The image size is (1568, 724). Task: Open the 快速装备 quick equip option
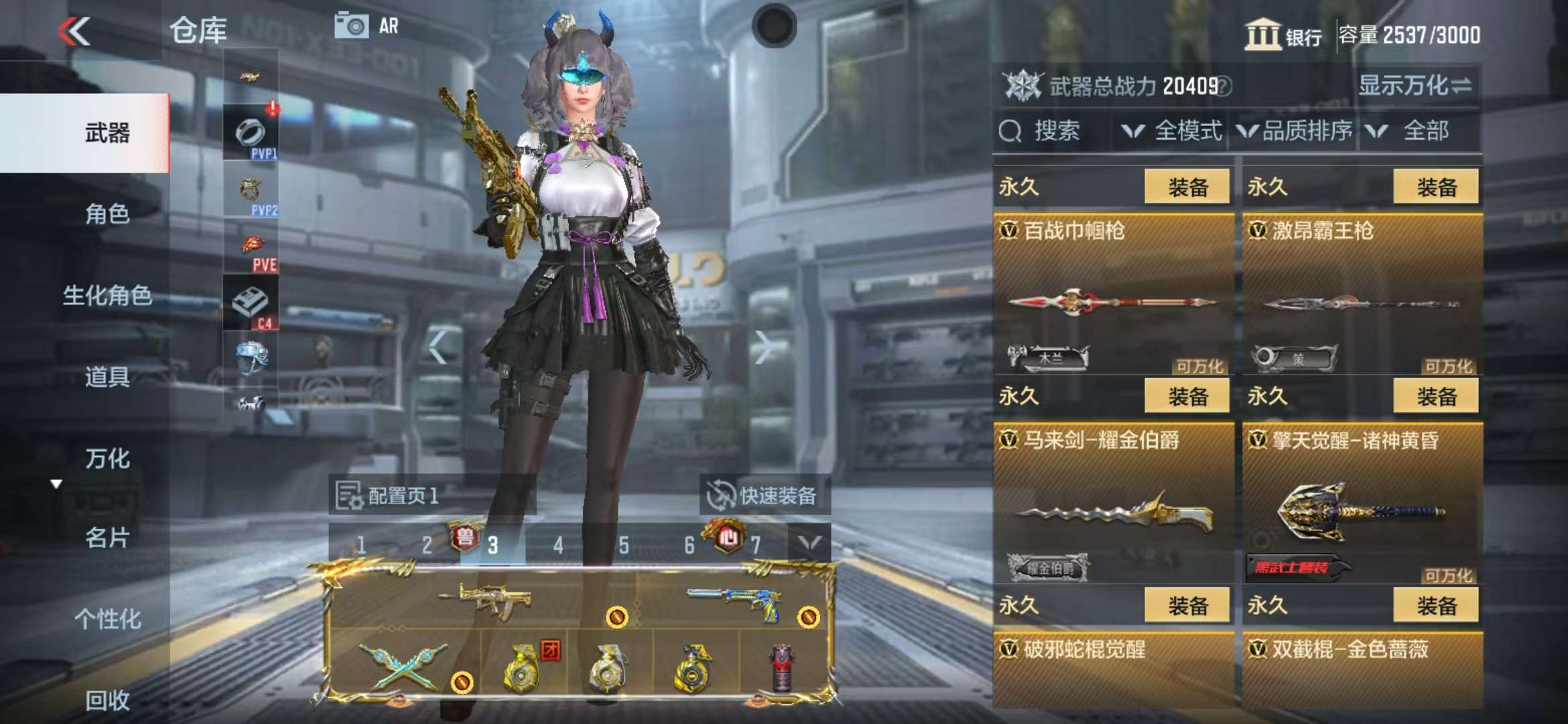tap(764, 495)
